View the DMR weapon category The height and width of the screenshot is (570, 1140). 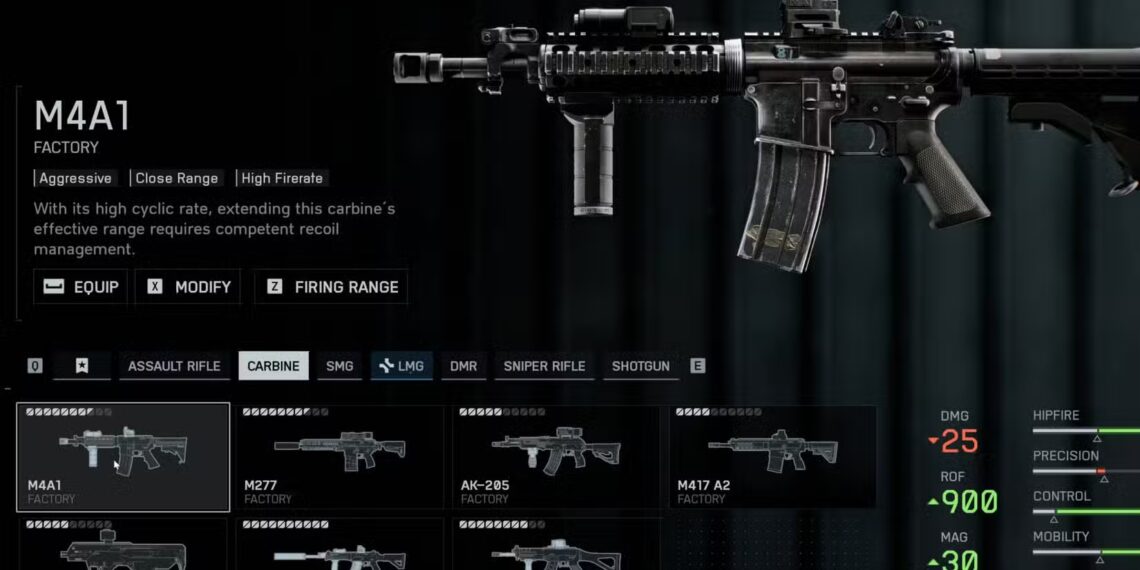[463, 366]
